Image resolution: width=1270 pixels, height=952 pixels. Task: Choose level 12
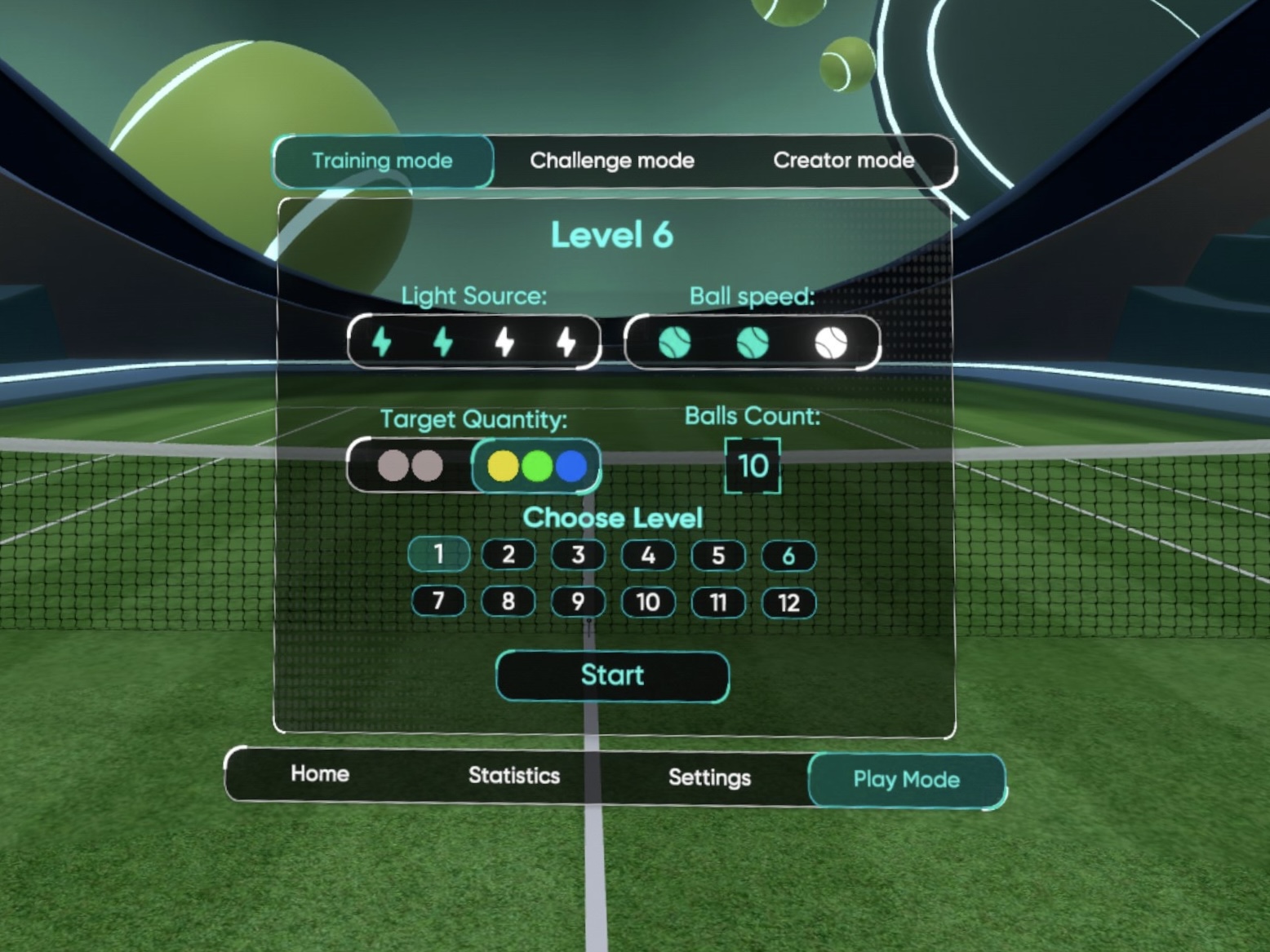tap(788, 604)
